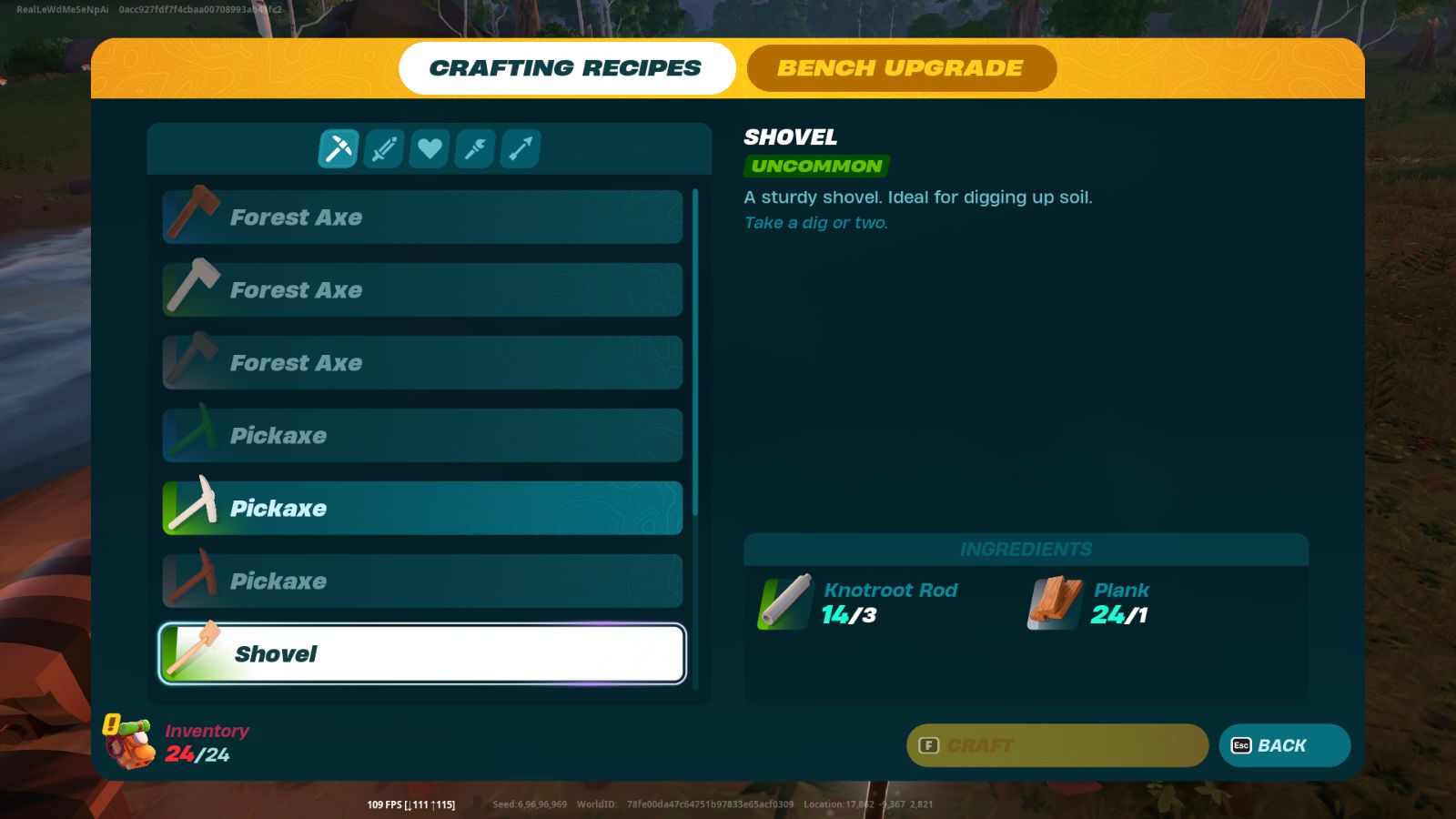Switch to the Crafting Recipes tab
This screenshot has height=819, width=1456.
(x=566, y=68)
